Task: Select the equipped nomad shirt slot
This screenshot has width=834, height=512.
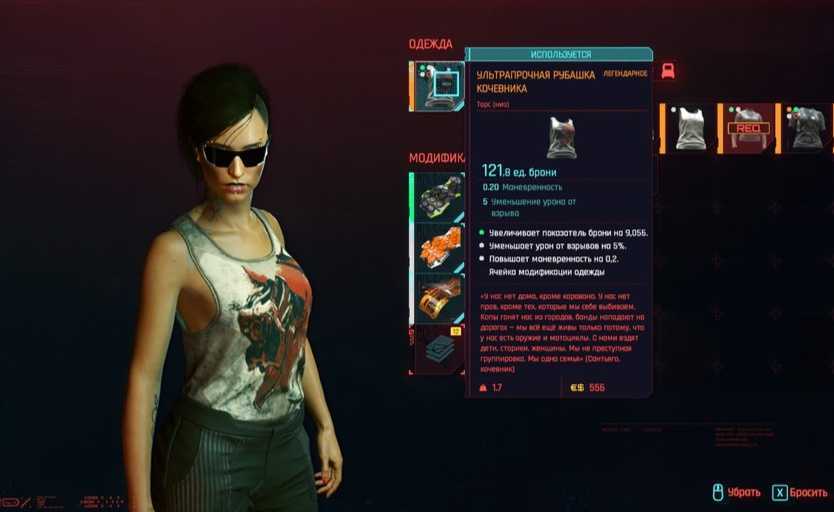Action: pos(439,87)
